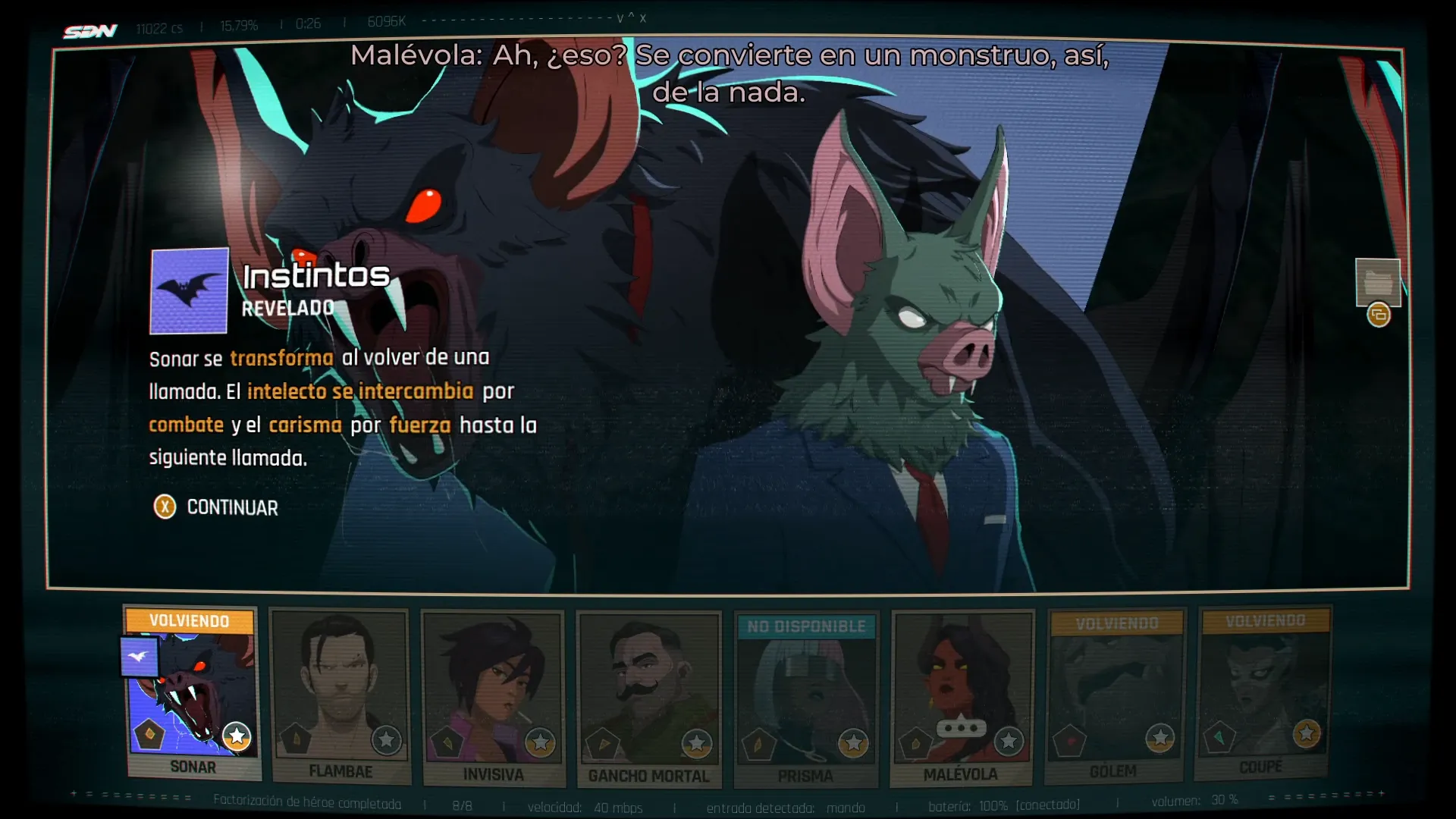The width and height of the screenshot is (1456, 819).
Task: Choose the Malévola hero card
Action: pos(962,696)
